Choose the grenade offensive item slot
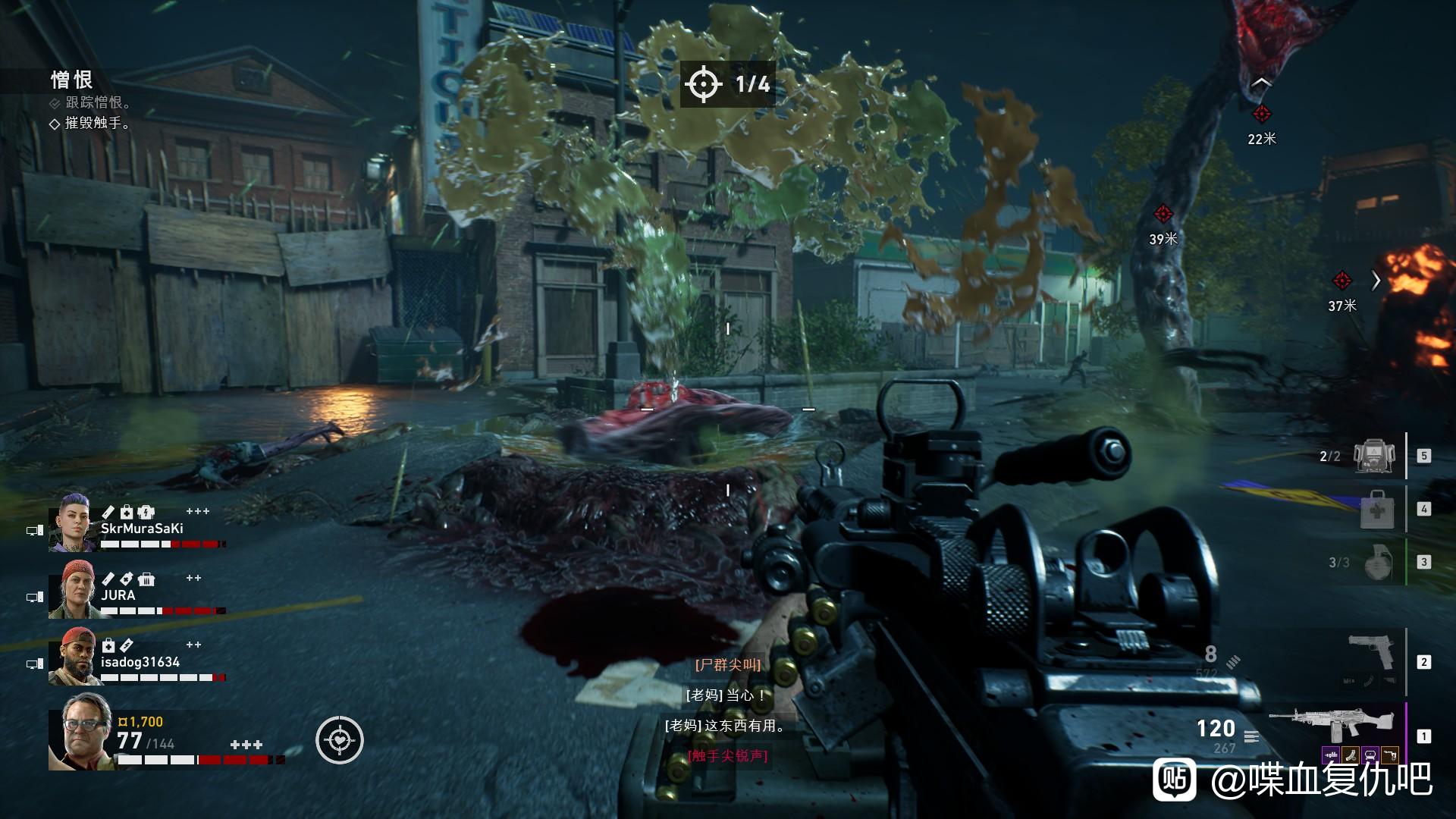Viewport: 1456px width, 819px height. tap(1378, 563)
